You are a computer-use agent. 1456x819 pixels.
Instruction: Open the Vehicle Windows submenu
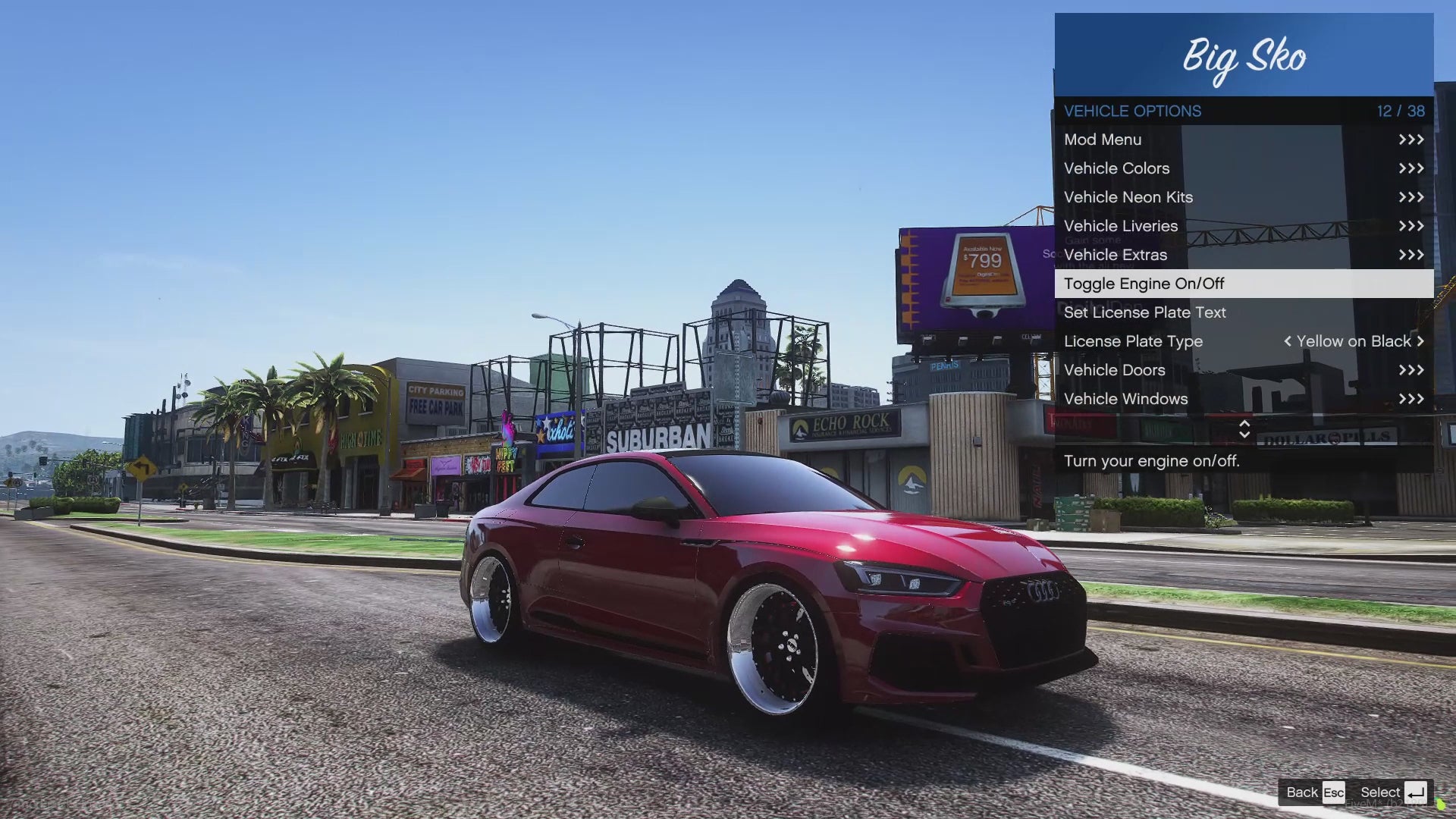(1244, 399)
